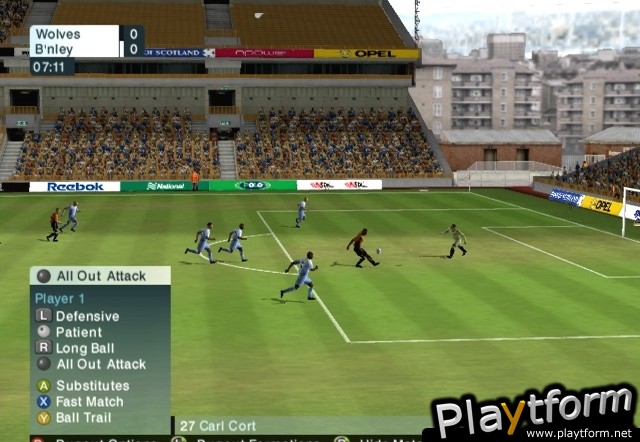The height and width of the screenshot is (442, 640).
Task: Enable the Ball Trail option
Action: [83, 418]
